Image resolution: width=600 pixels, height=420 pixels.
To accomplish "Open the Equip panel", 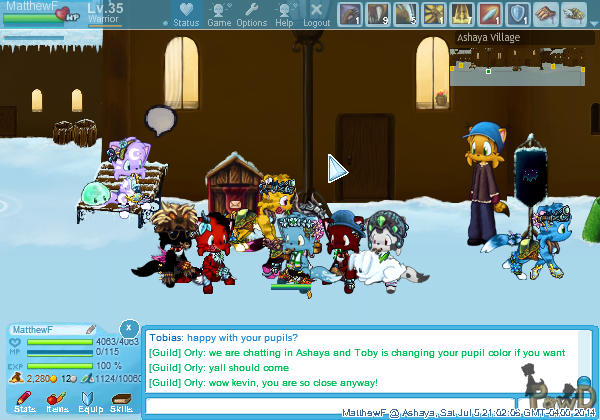I will tap(90, 401).
